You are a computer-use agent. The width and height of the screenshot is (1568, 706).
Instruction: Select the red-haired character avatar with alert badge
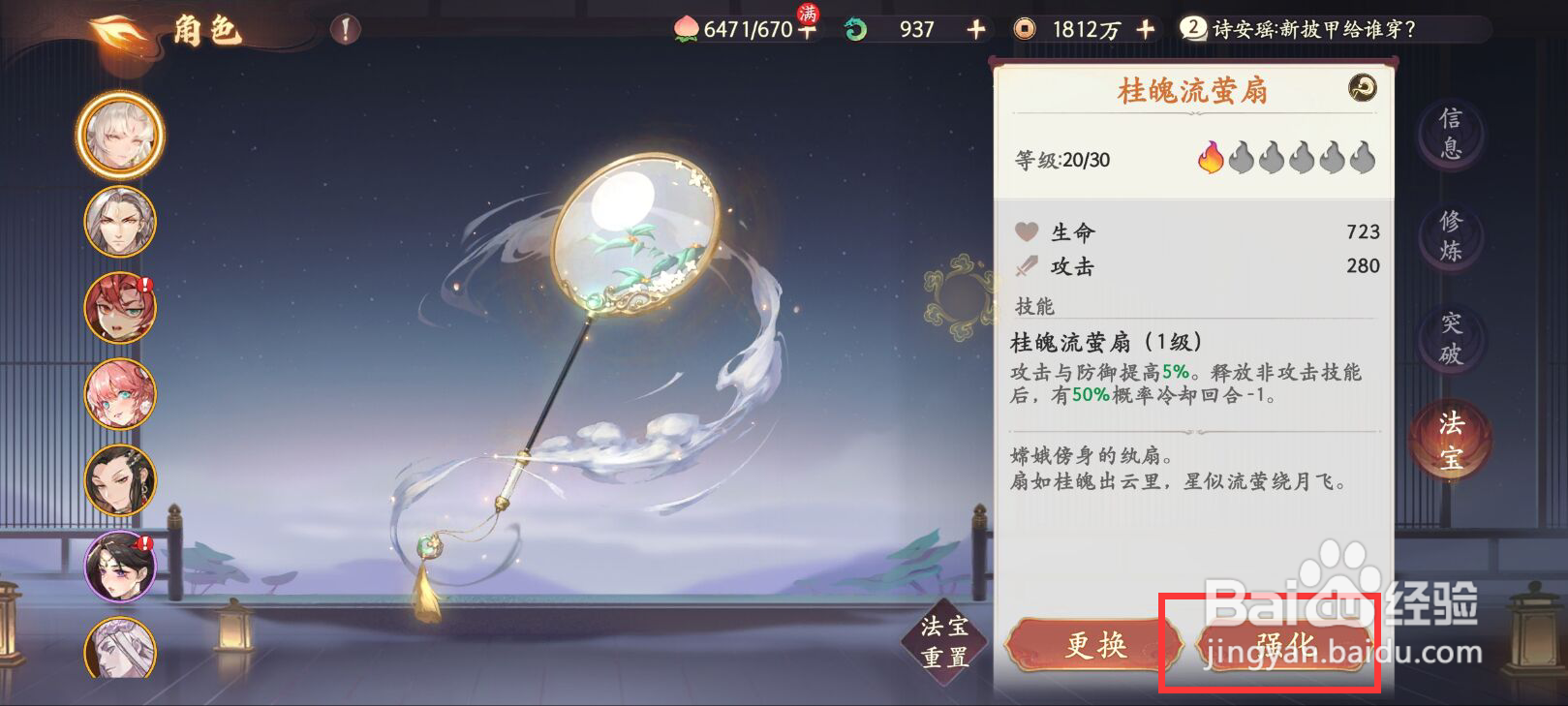pos(118,306)
